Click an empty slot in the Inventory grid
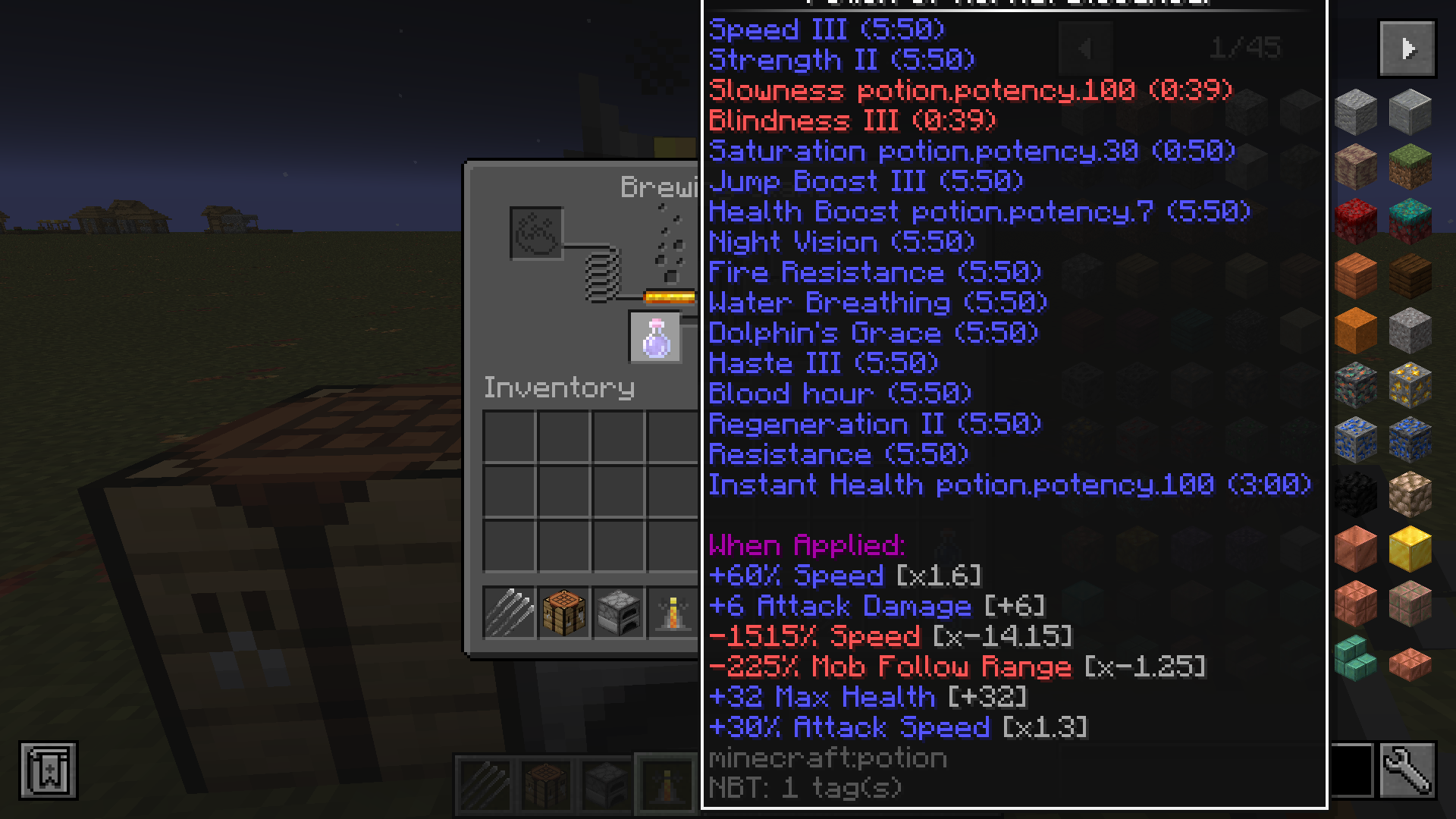 click(508, 436)
